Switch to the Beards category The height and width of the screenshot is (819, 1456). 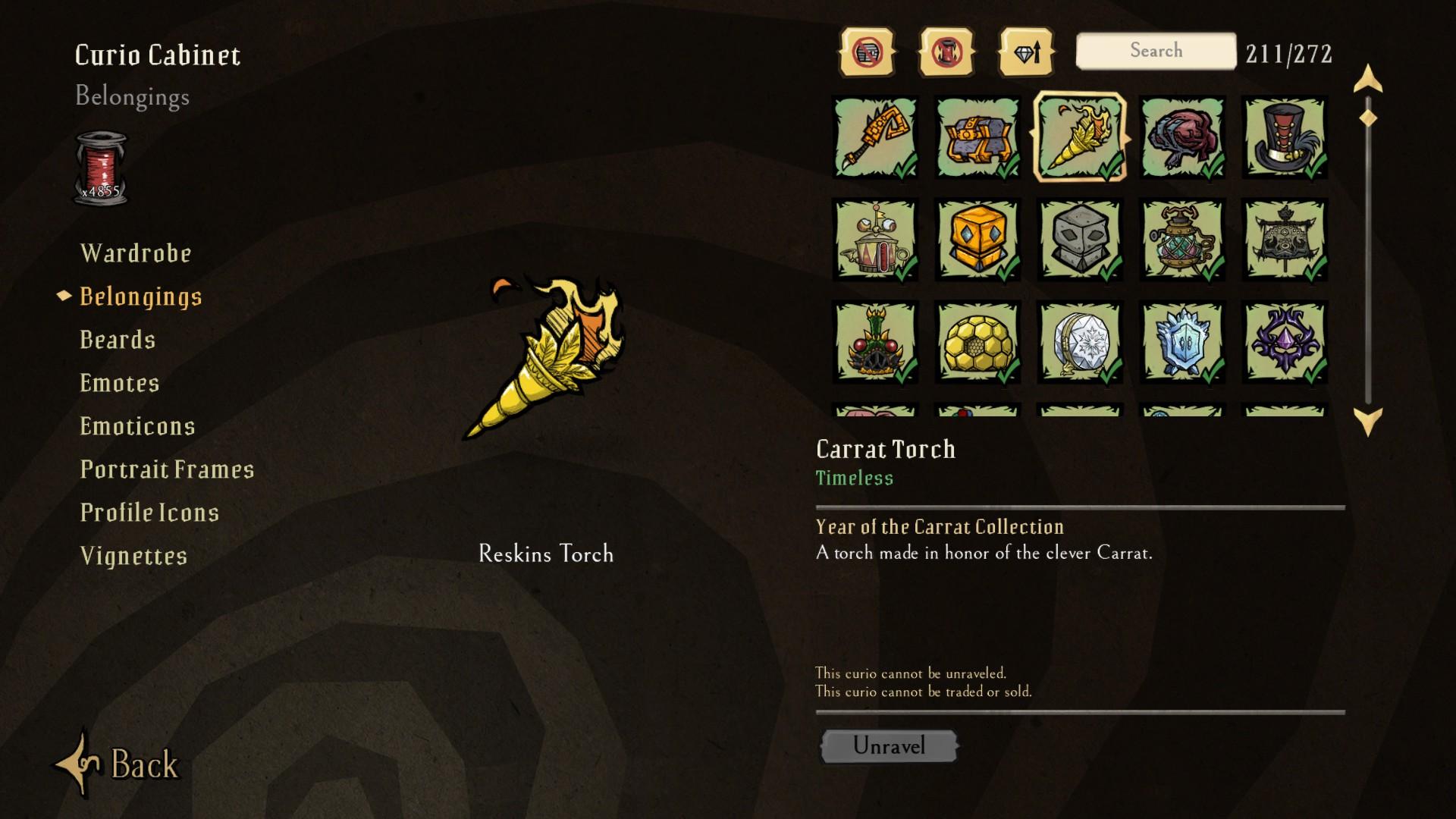click(118, 340)
